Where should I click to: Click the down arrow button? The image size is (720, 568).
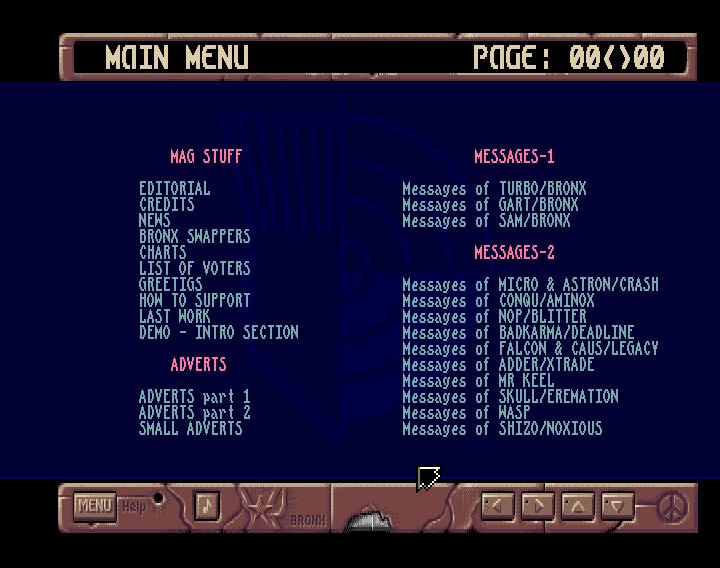(618, 505)
